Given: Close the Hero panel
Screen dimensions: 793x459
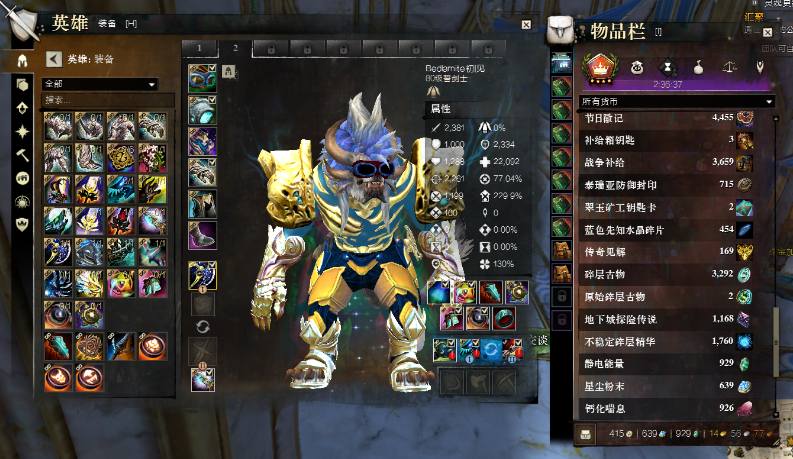Looking at the screenshot, I should pyautogui.click(x=526, y=24).
